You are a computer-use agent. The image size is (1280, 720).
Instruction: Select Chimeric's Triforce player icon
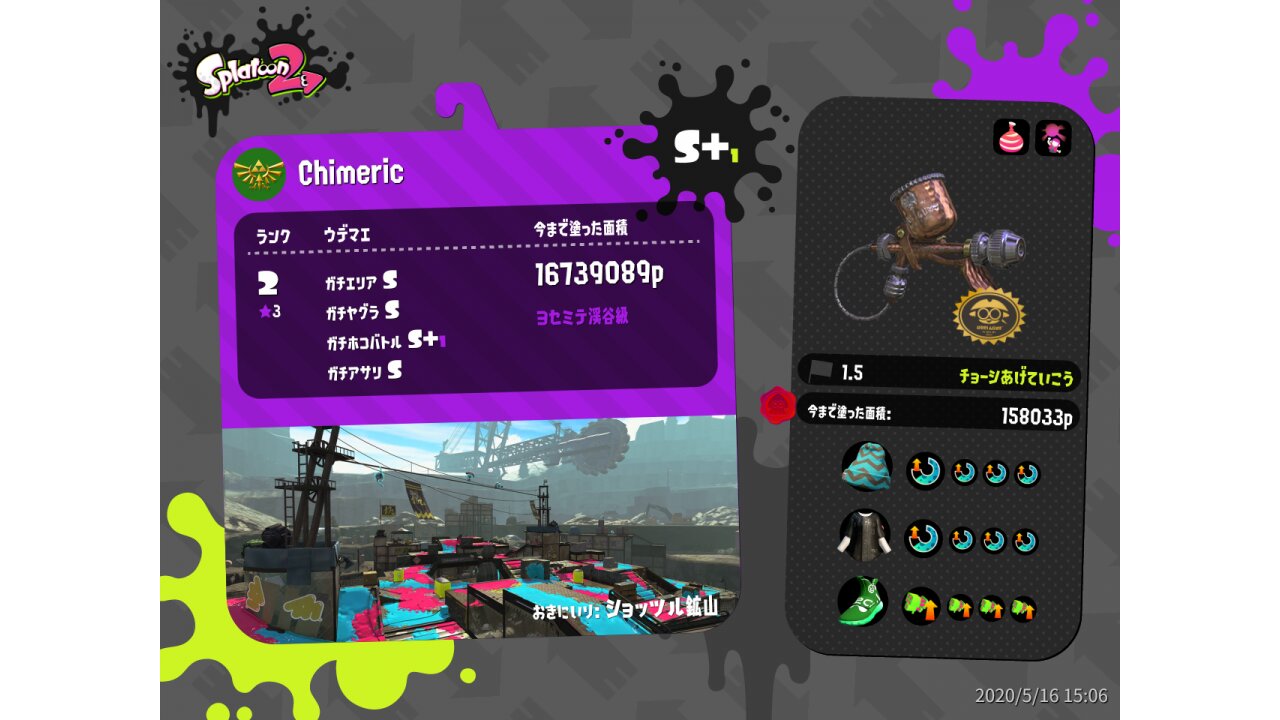pos(259,174)
